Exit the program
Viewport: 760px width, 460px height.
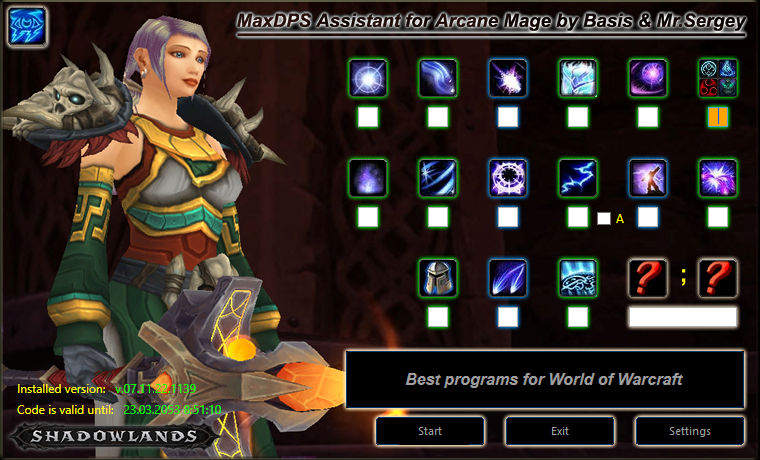pyautogui.click(x=559, y=431)
